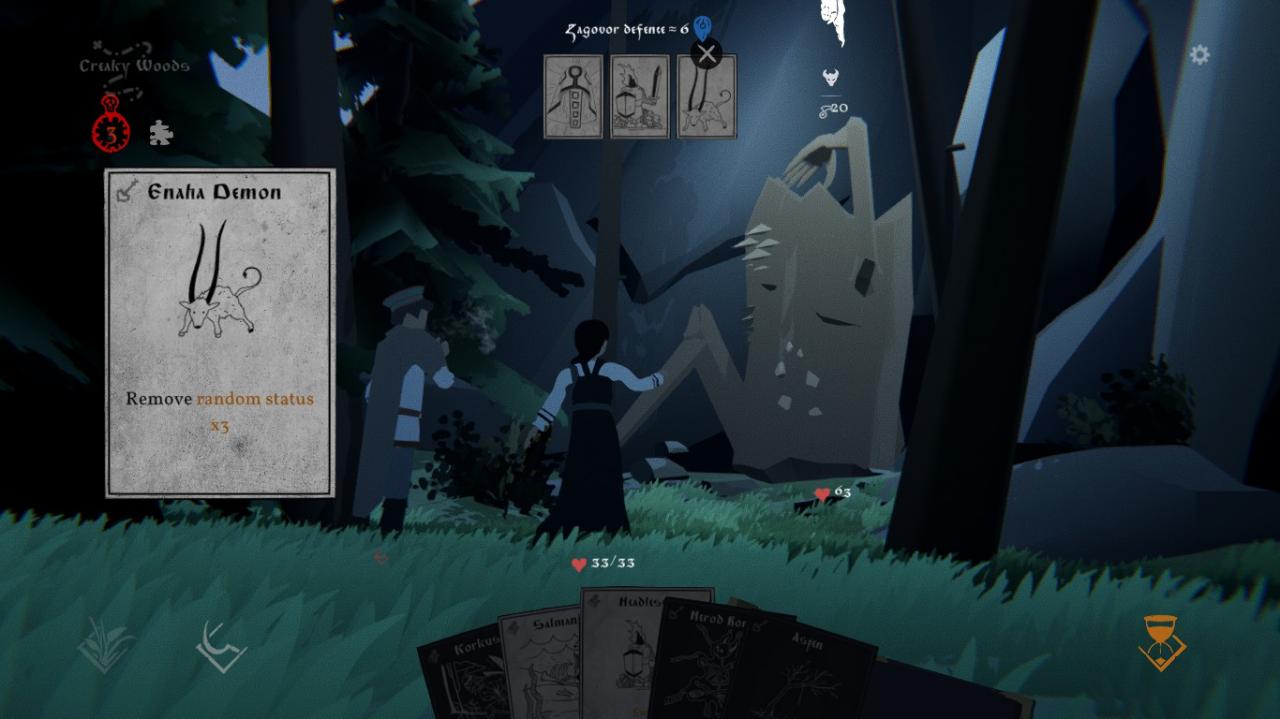
Task: Click the red clock turn counter
Action: coord(110,131)
